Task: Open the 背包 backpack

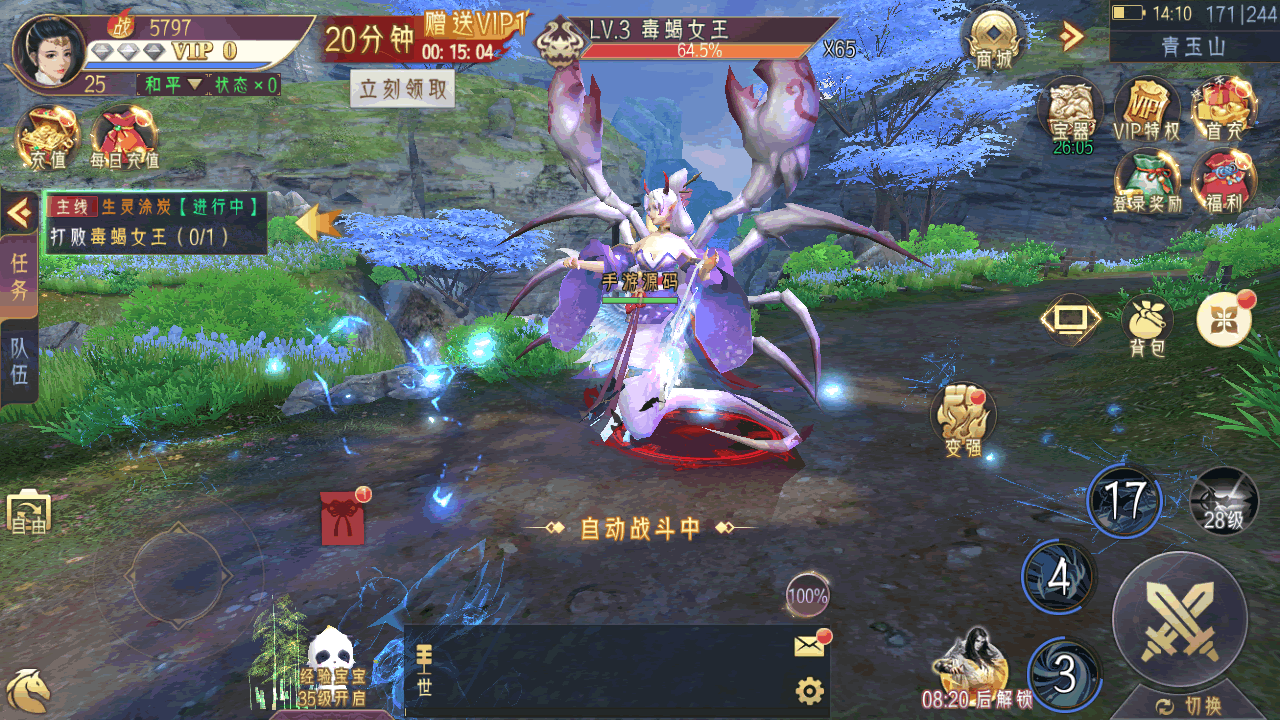Action: pos(1147,325)
